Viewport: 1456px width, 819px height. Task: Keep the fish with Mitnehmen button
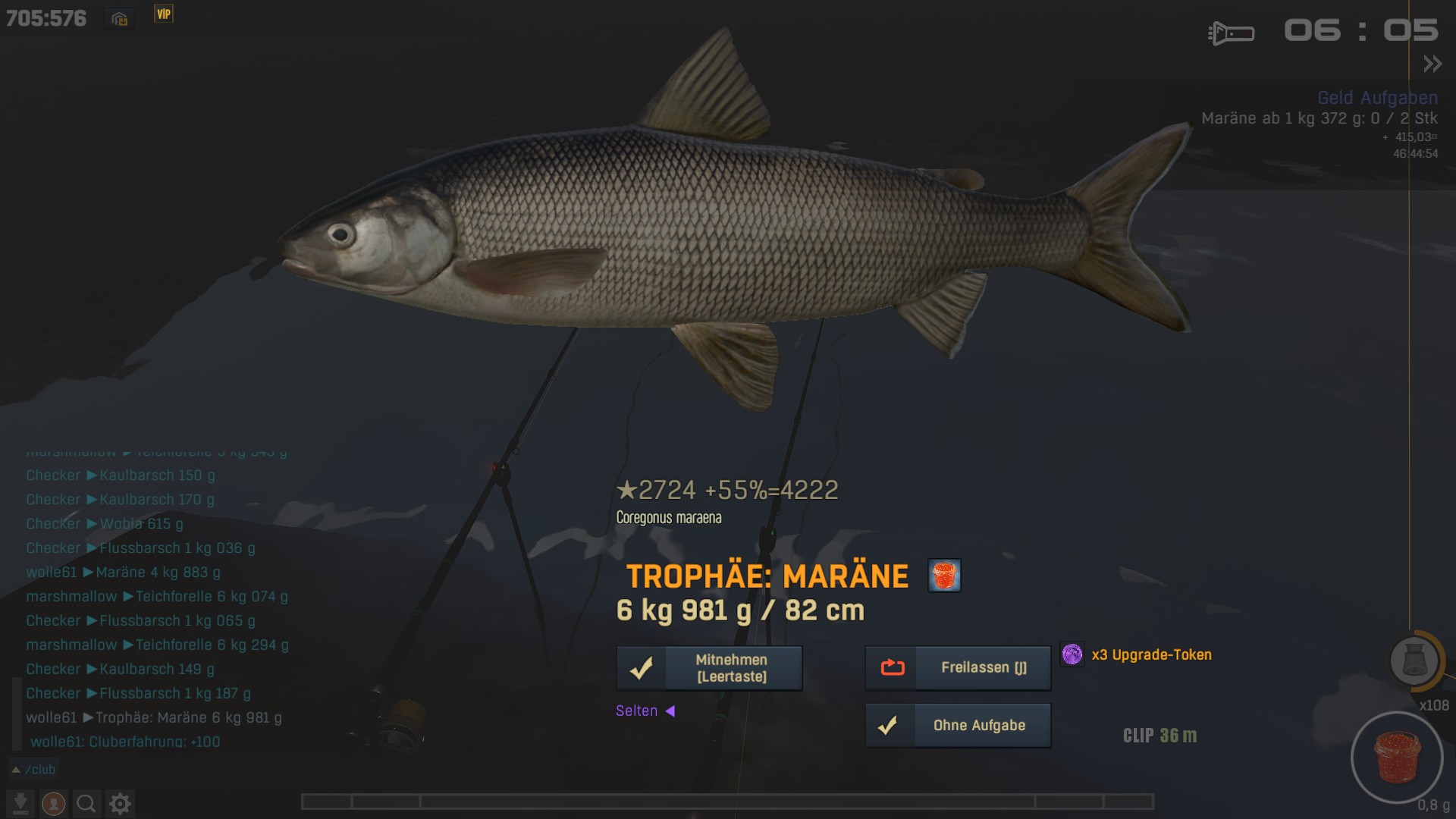coord(709,668)
